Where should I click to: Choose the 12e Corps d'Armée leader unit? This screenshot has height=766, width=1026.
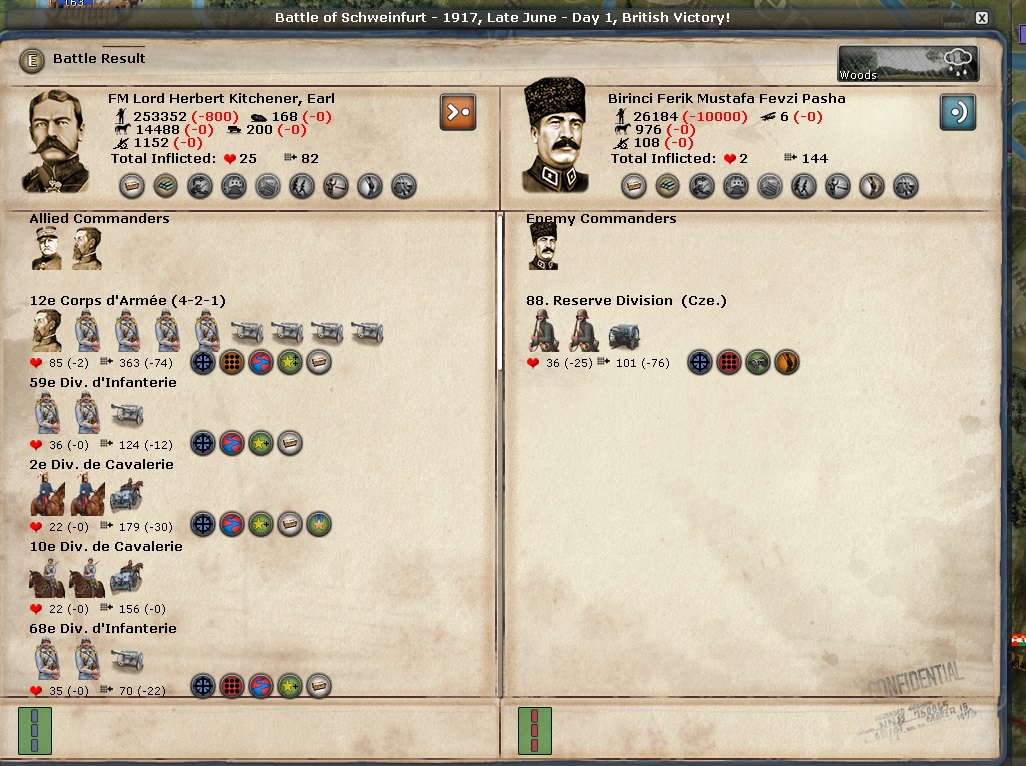point(47,331)
